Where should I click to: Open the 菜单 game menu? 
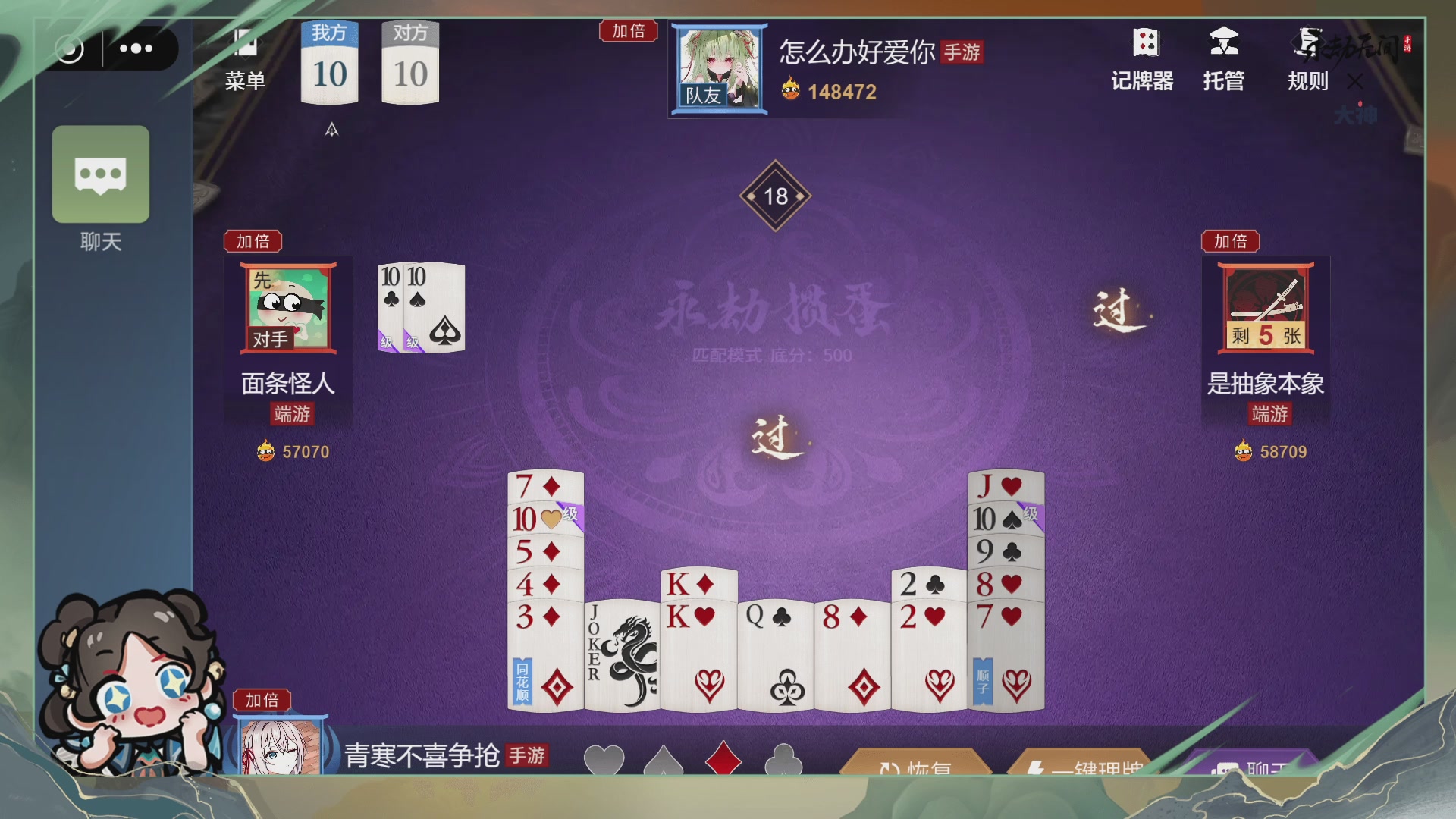tap(244, 57)
